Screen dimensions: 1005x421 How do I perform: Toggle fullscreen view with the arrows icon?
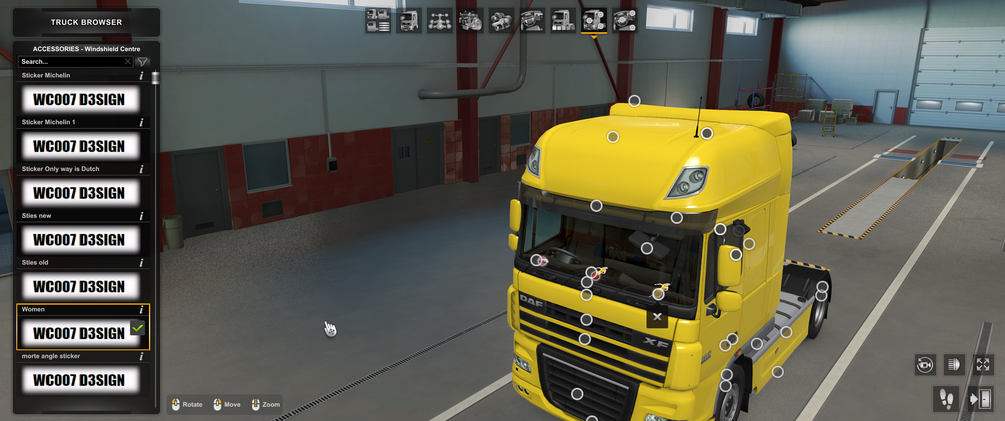click(x=983, y=365)
